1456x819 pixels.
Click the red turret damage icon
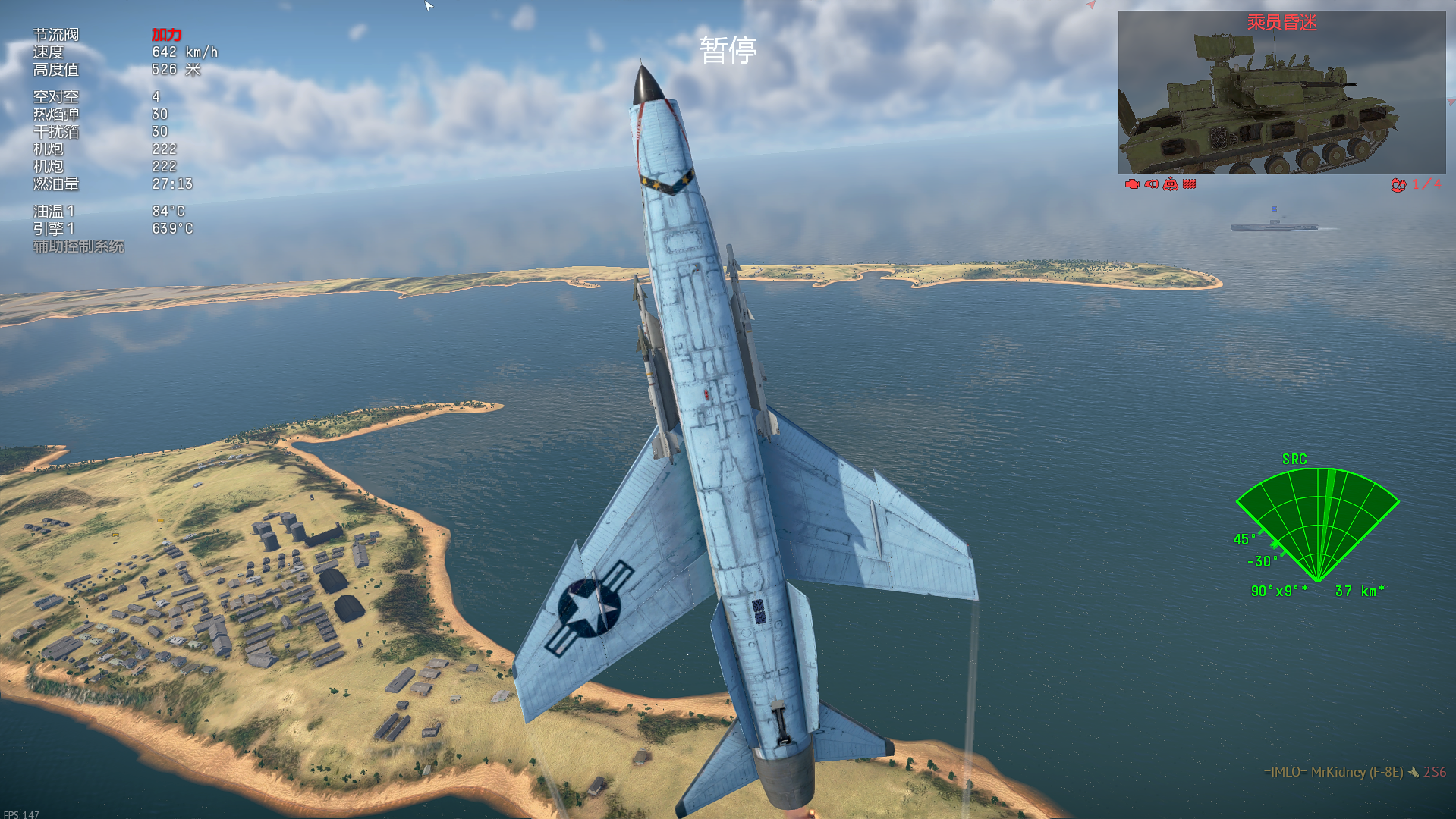pos(1170,184)
